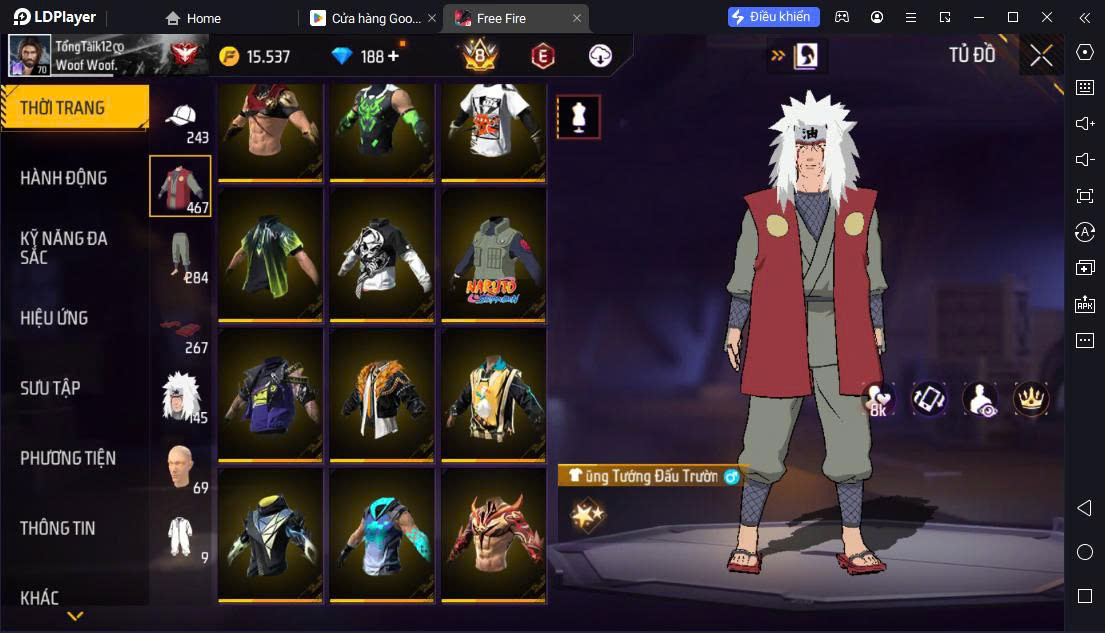Open the crown icon beside the character
The width and height of the screenshot is (1105, 633).
[x=1030, y=399]
